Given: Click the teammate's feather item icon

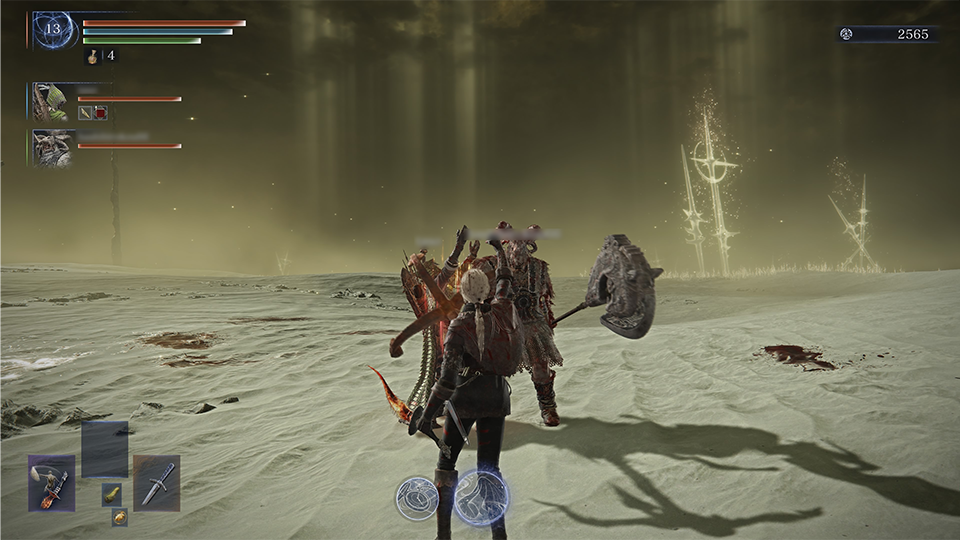Looking at the screenshot, I should [x=86, y=113].
